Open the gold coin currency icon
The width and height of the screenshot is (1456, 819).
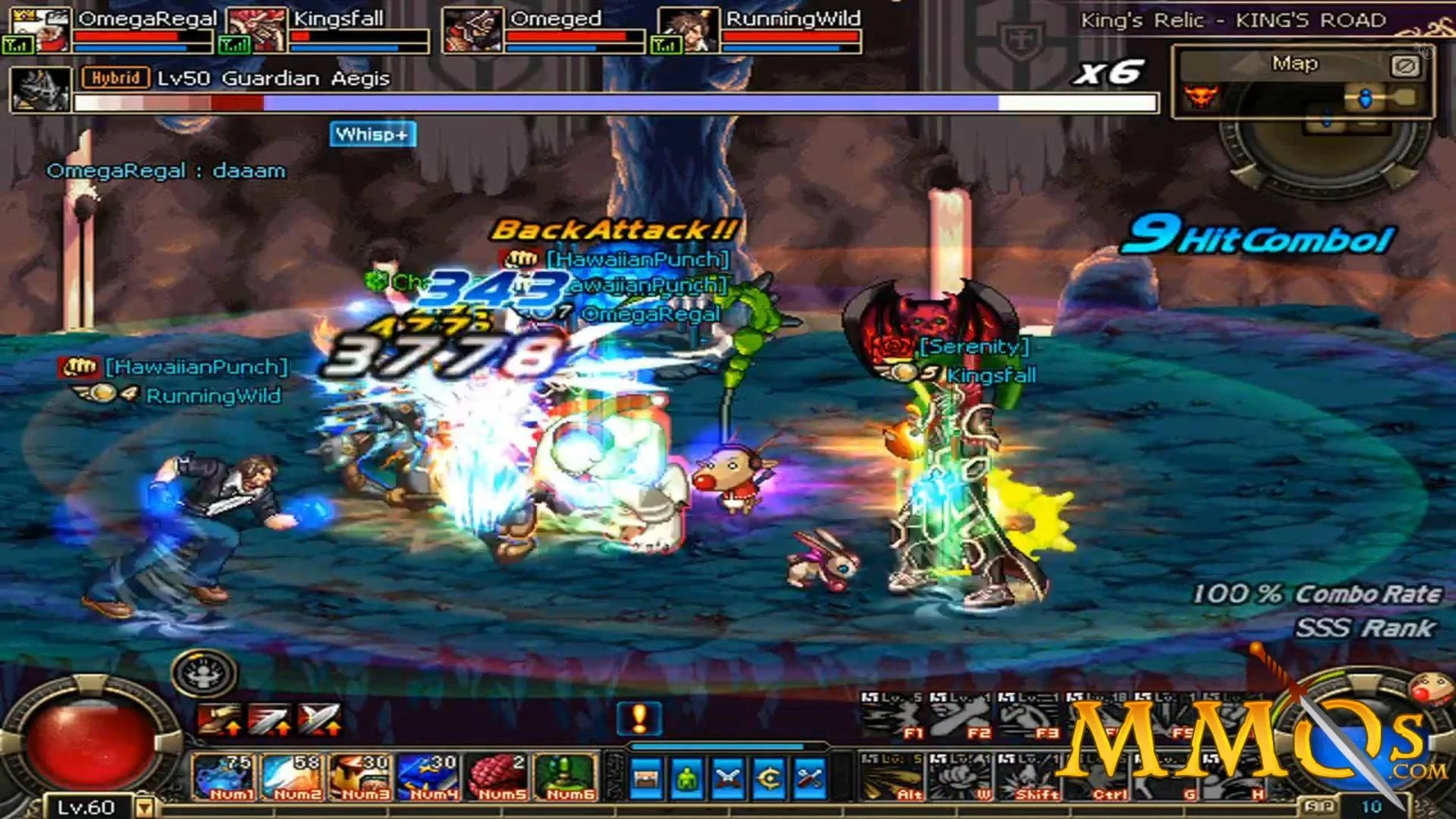768,776
